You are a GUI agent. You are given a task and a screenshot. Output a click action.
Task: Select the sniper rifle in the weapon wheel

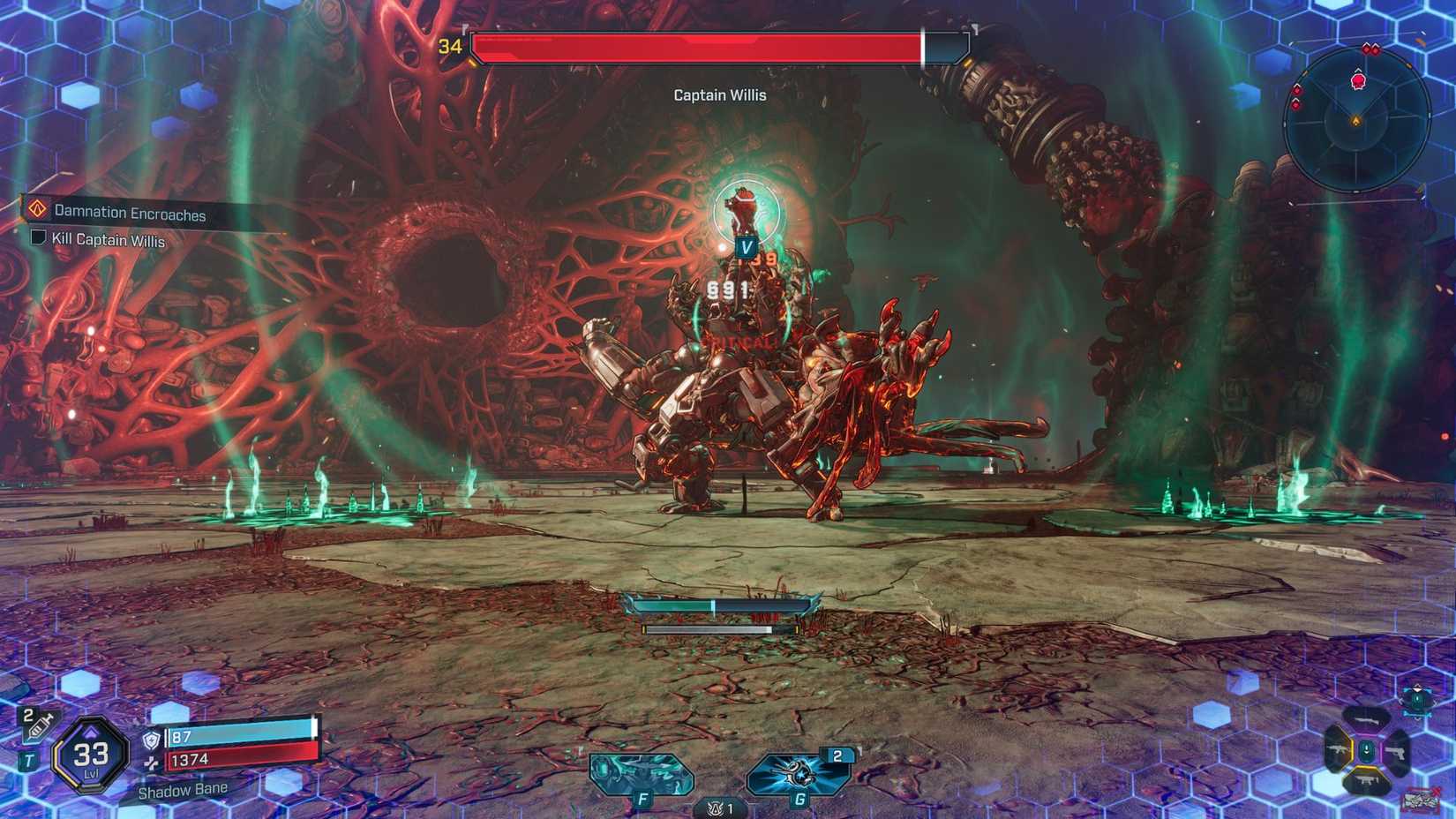point(1366,721)
